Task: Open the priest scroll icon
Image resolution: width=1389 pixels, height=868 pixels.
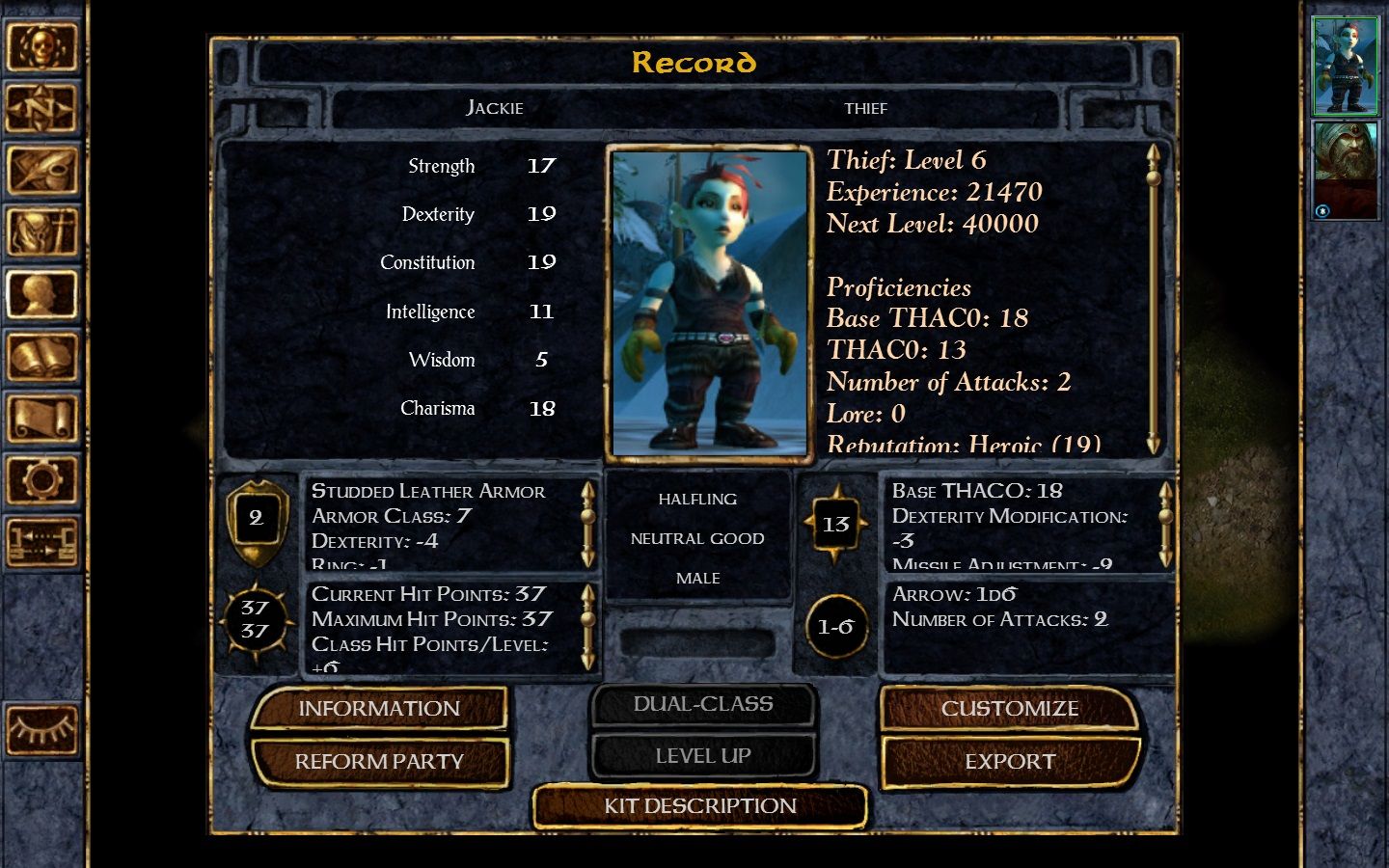Action: click(x=41, y=419)
